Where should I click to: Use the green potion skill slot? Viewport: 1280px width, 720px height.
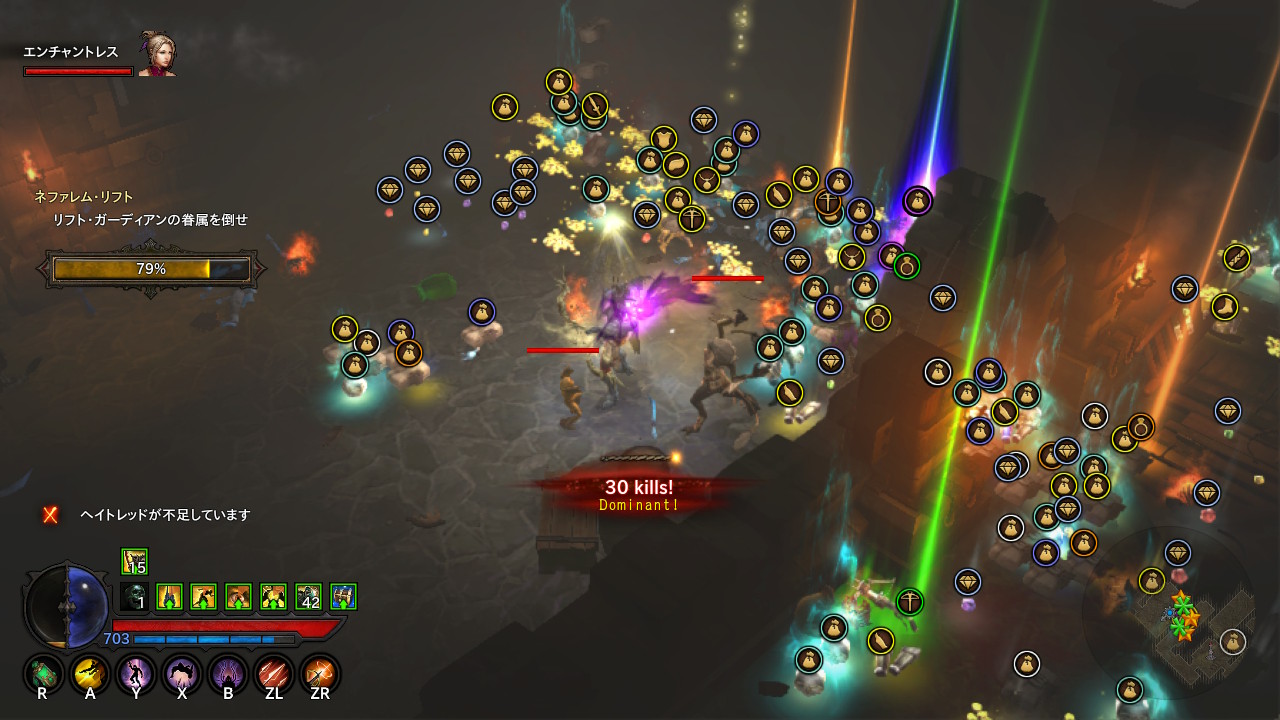[x=43, y=674]
